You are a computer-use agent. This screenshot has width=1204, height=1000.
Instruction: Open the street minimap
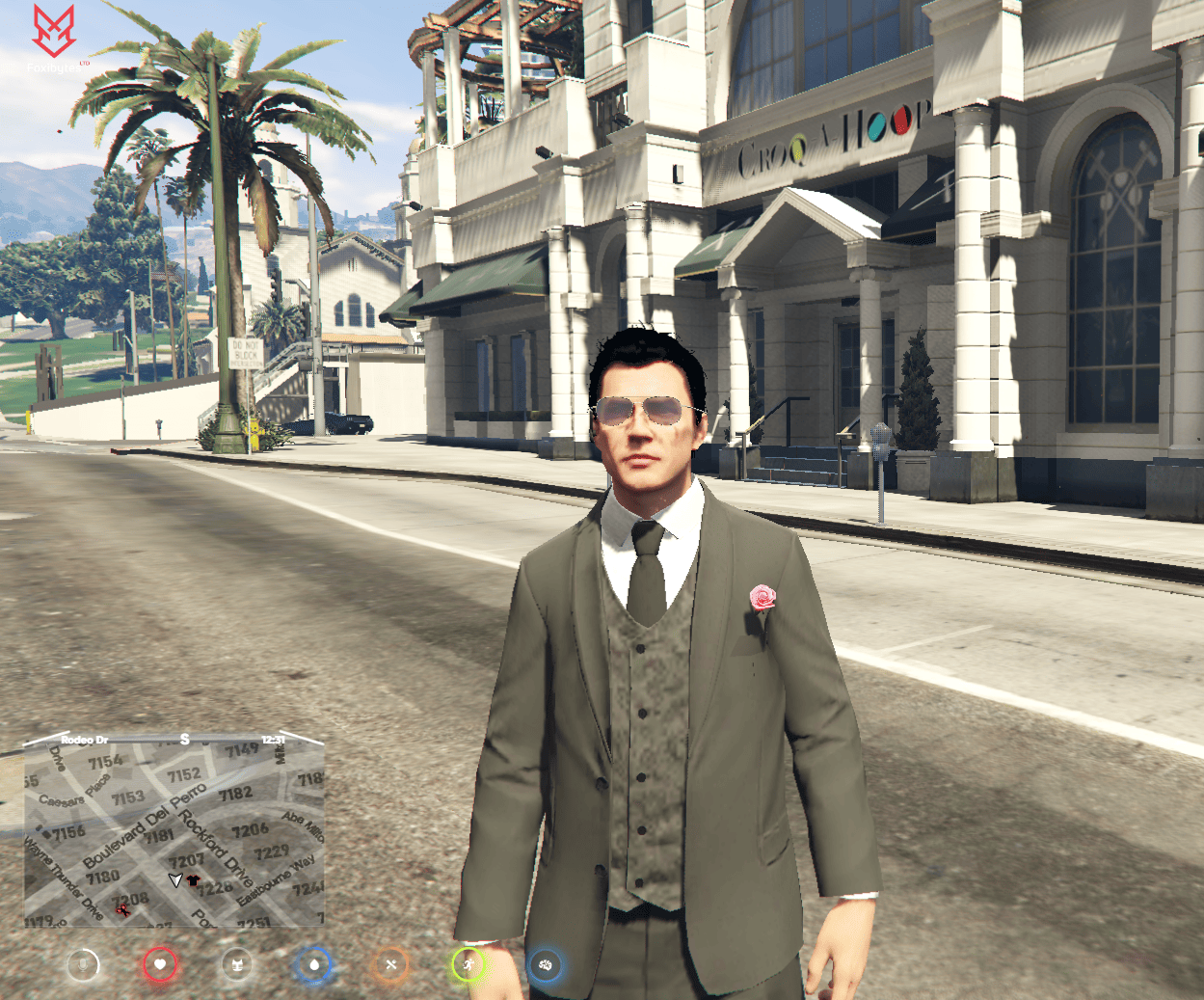[x=174, y=831]
